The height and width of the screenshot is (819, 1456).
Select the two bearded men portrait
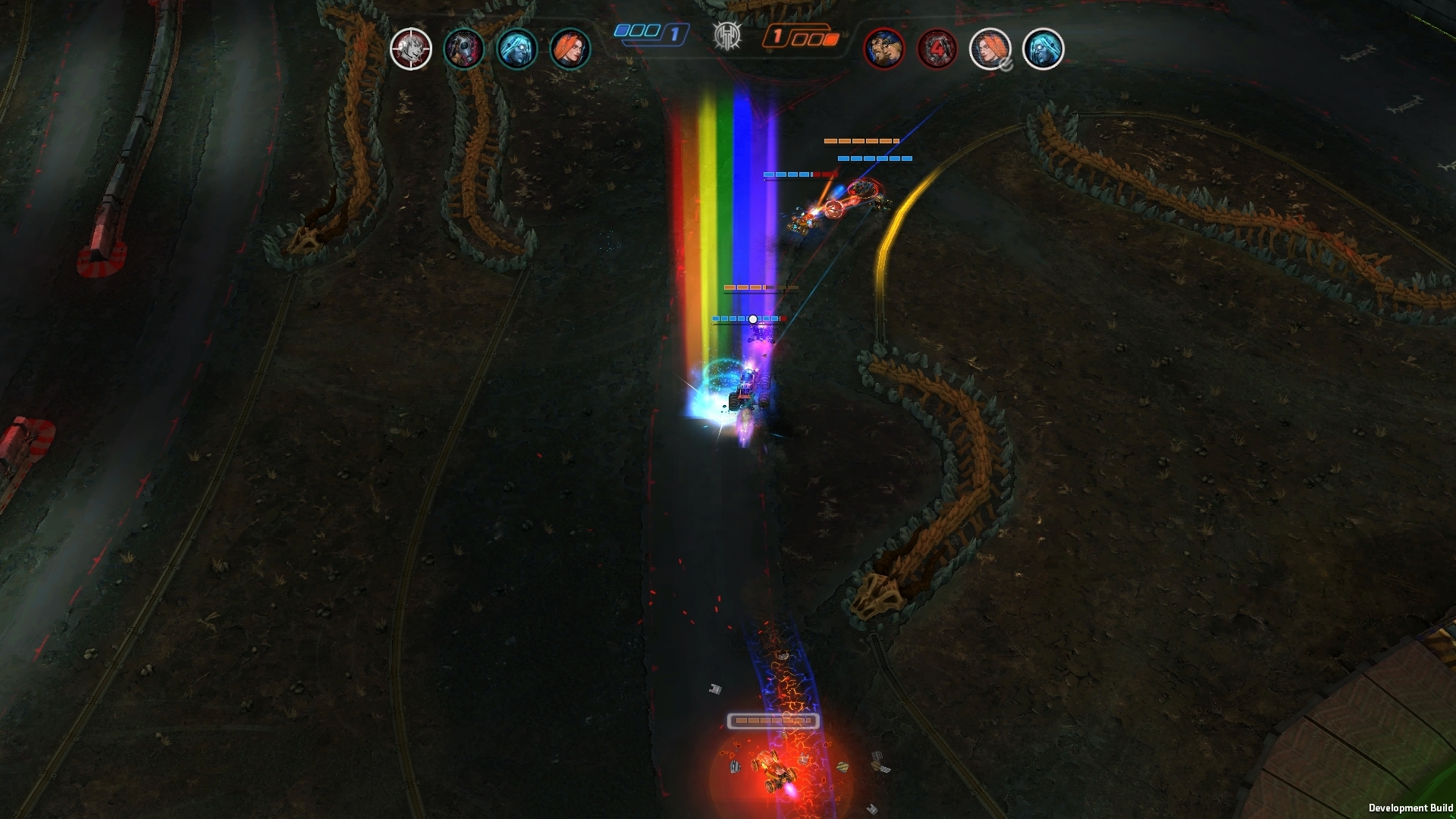click(x=883, y=49)
